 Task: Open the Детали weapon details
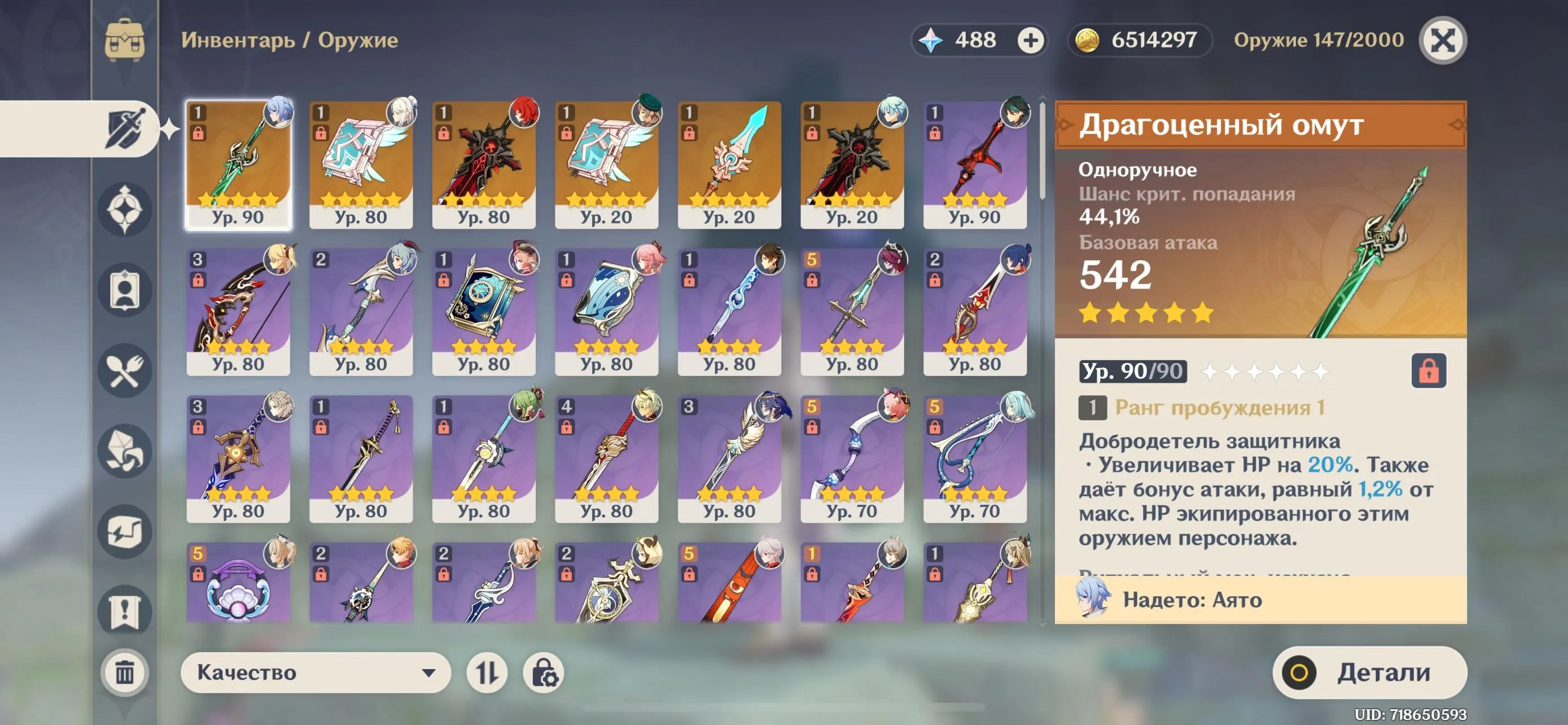(1369, 672)
